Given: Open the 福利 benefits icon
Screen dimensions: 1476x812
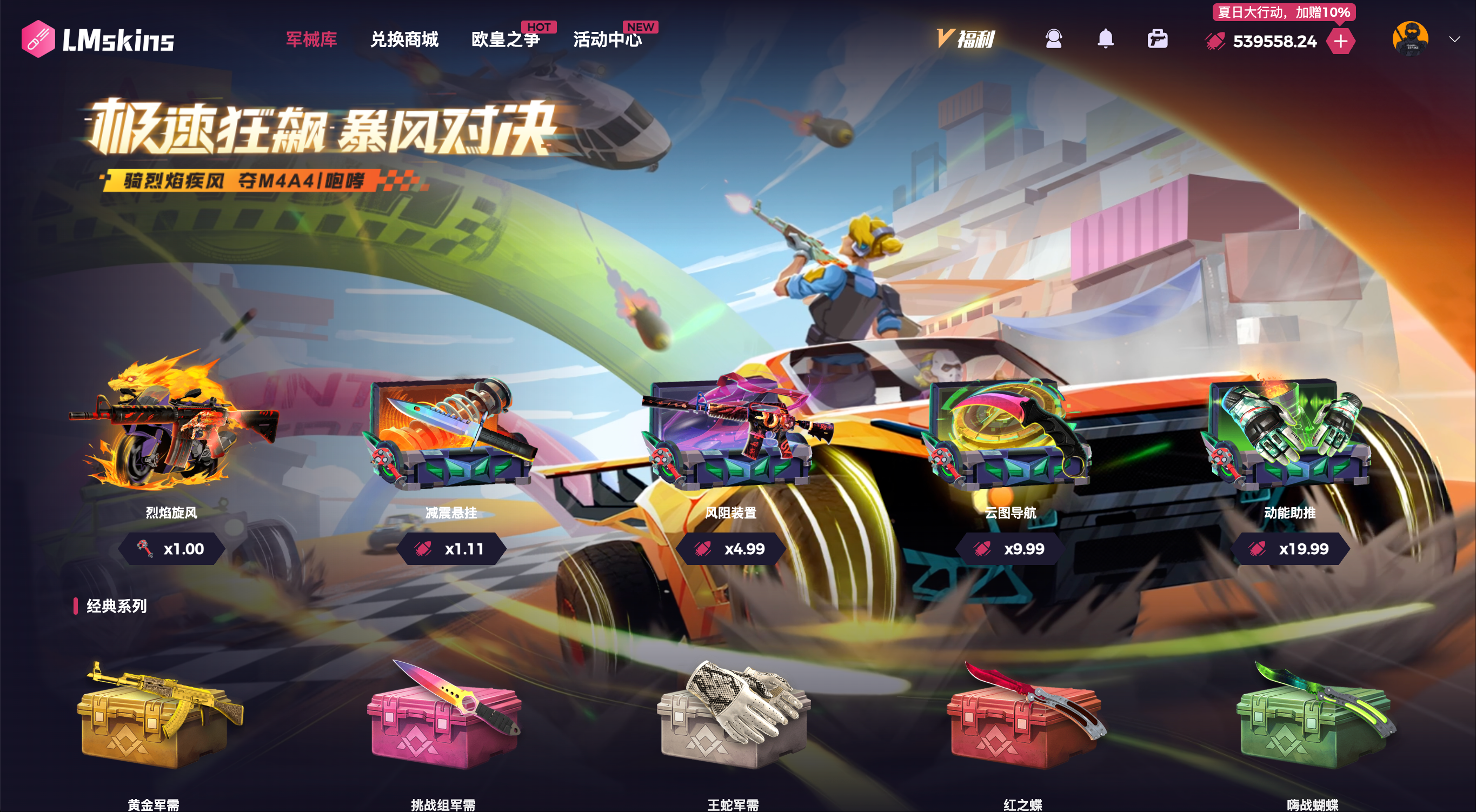Looking at the screenshot, I should click(x=967, y=38).
